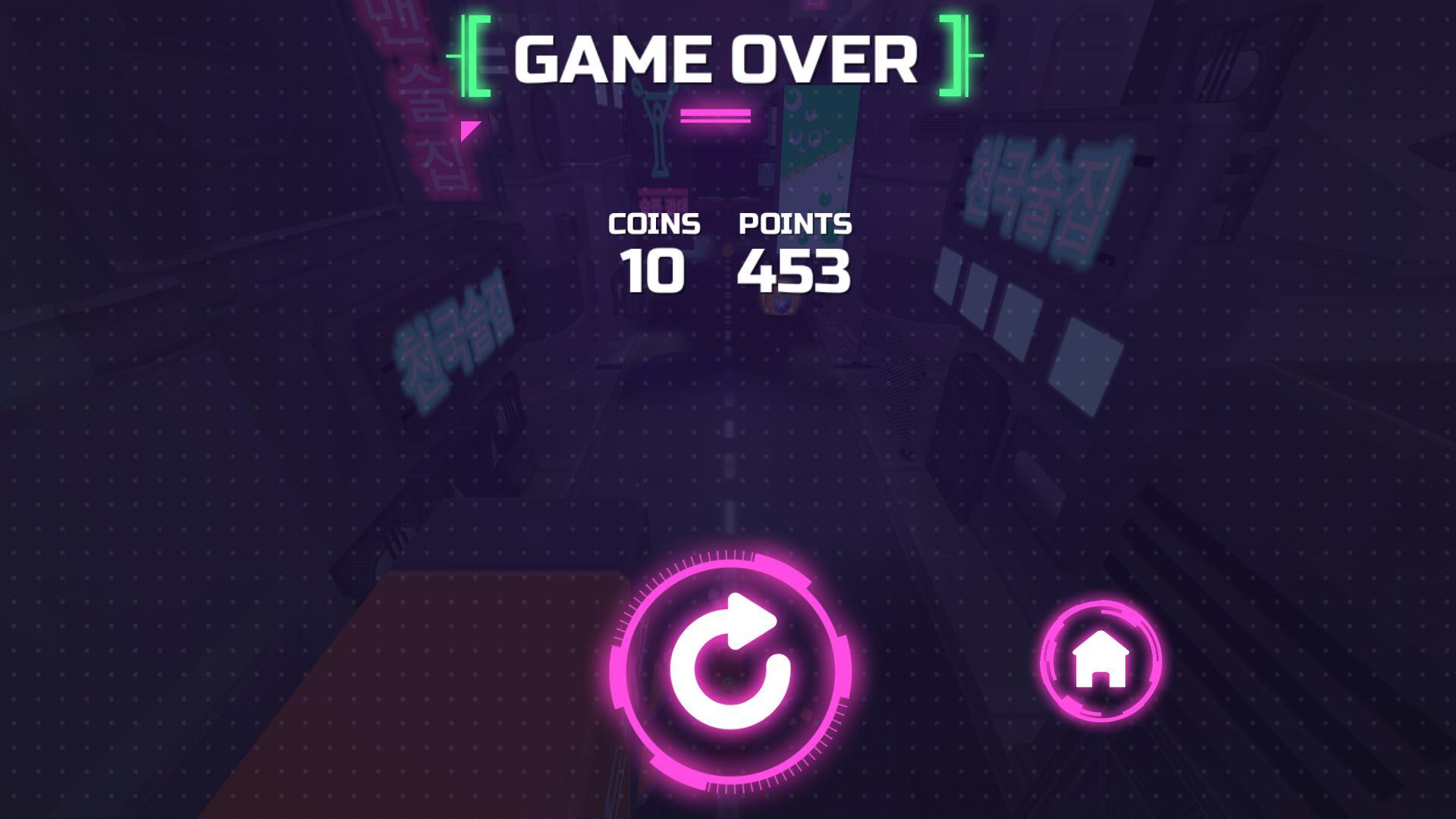Screen dimensions: 1456x819
Task: Select the small pink triangle marker below GAME OVER
Action: 466,130
